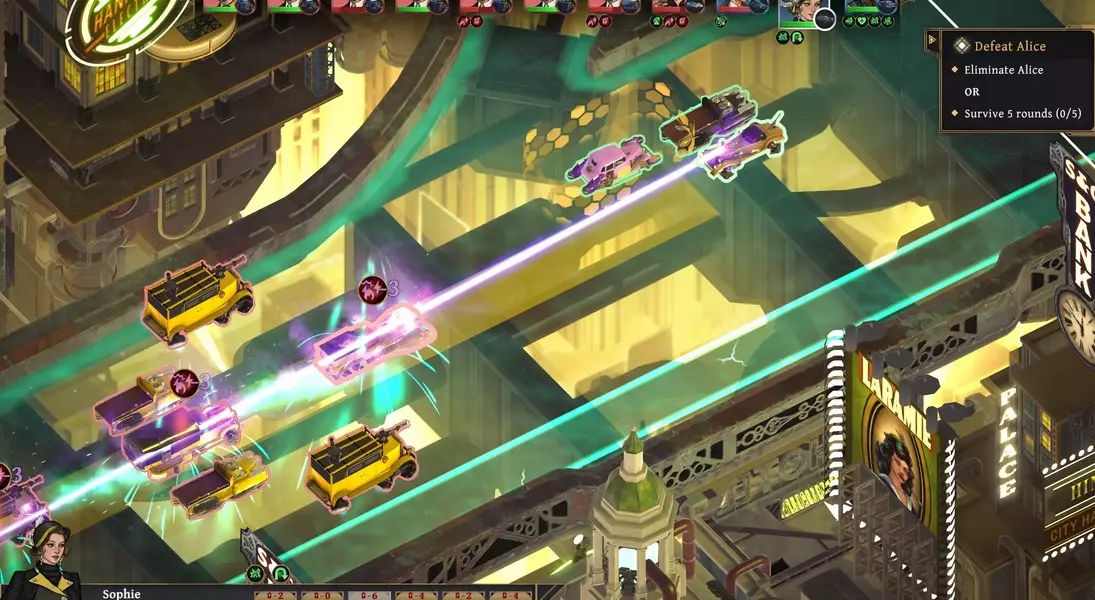This screenshot has width=1095, height=600.
Task: Collapse the objectives panel arrow
Action: click(x=932, y=41)
